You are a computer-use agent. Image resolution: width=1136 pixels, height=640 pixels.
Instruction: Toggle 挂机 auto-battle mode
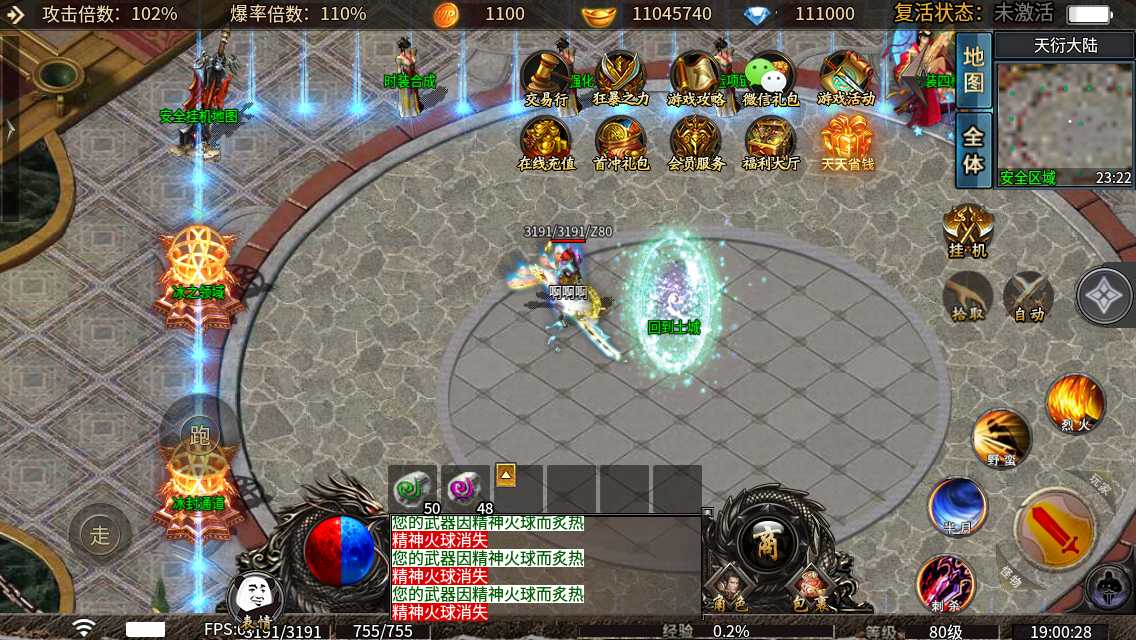pyautogui.click(x=967, y=229)
